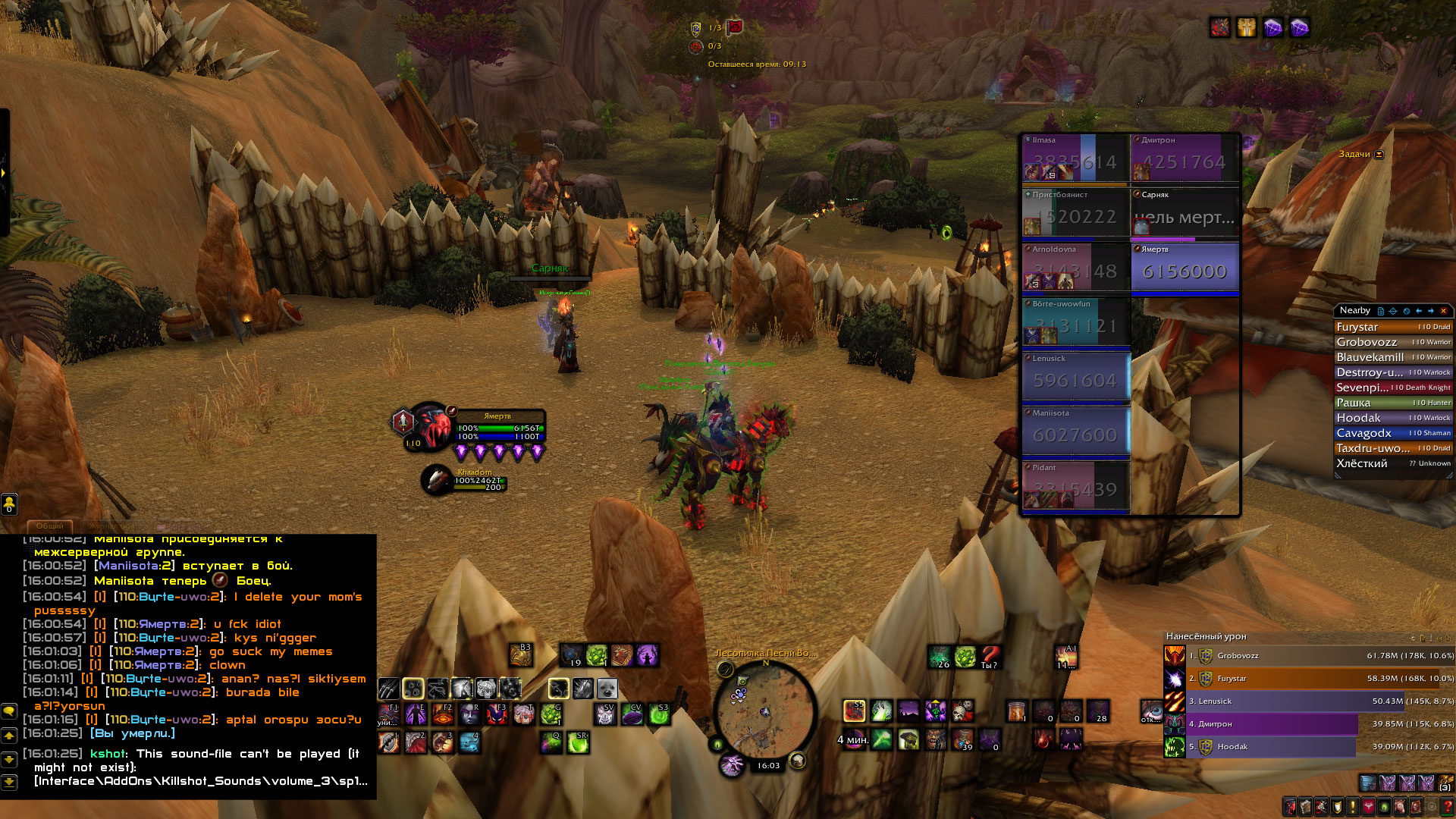Open the minimap
The image size is (1456, 819).
764,711
